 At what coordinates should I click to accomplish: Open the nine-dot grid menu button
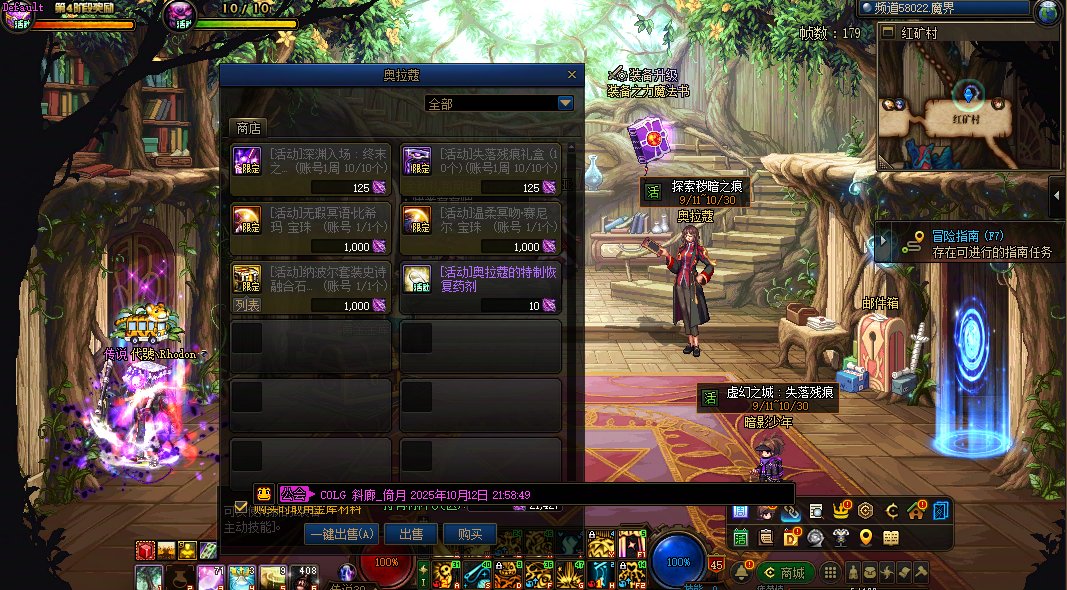[830, 572]
